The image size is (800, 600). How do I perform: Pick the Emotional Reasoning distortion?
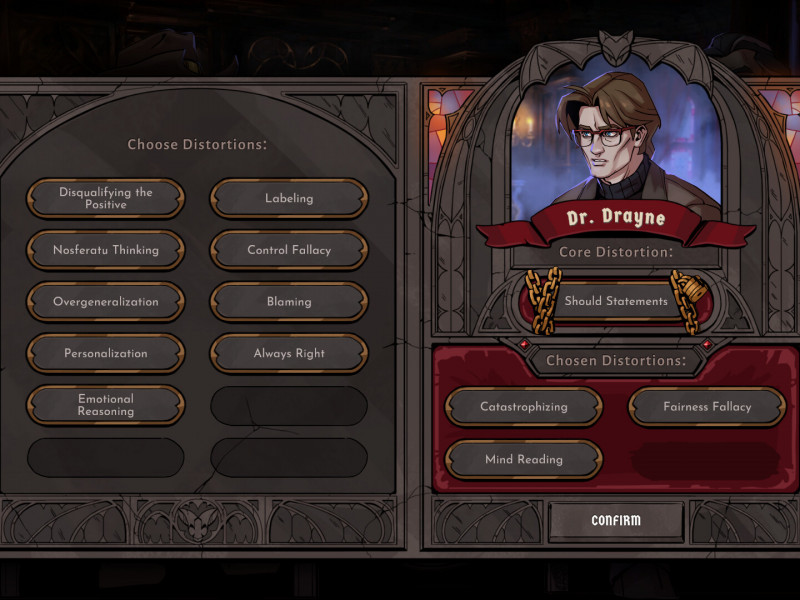[x=106, y=405]
